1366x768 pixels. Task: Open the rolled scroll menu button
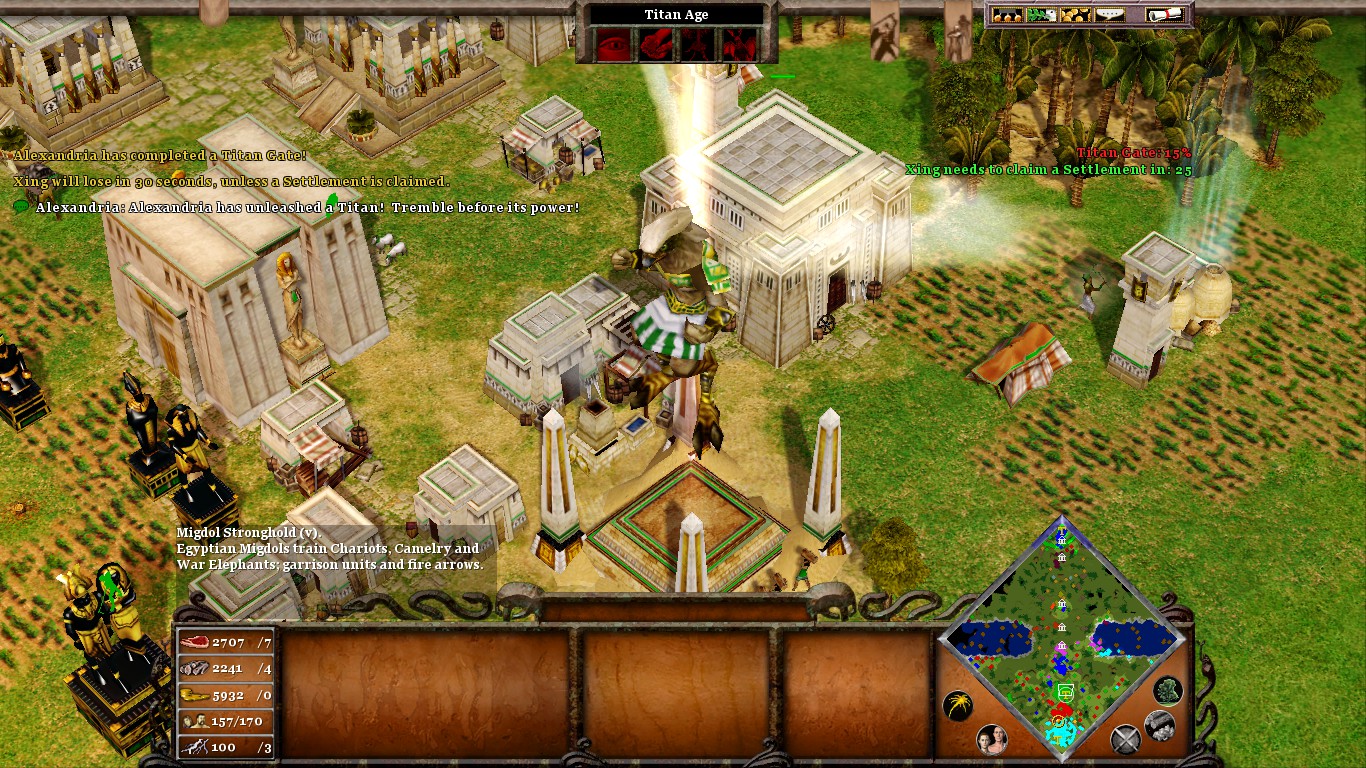coord(1165,15)
